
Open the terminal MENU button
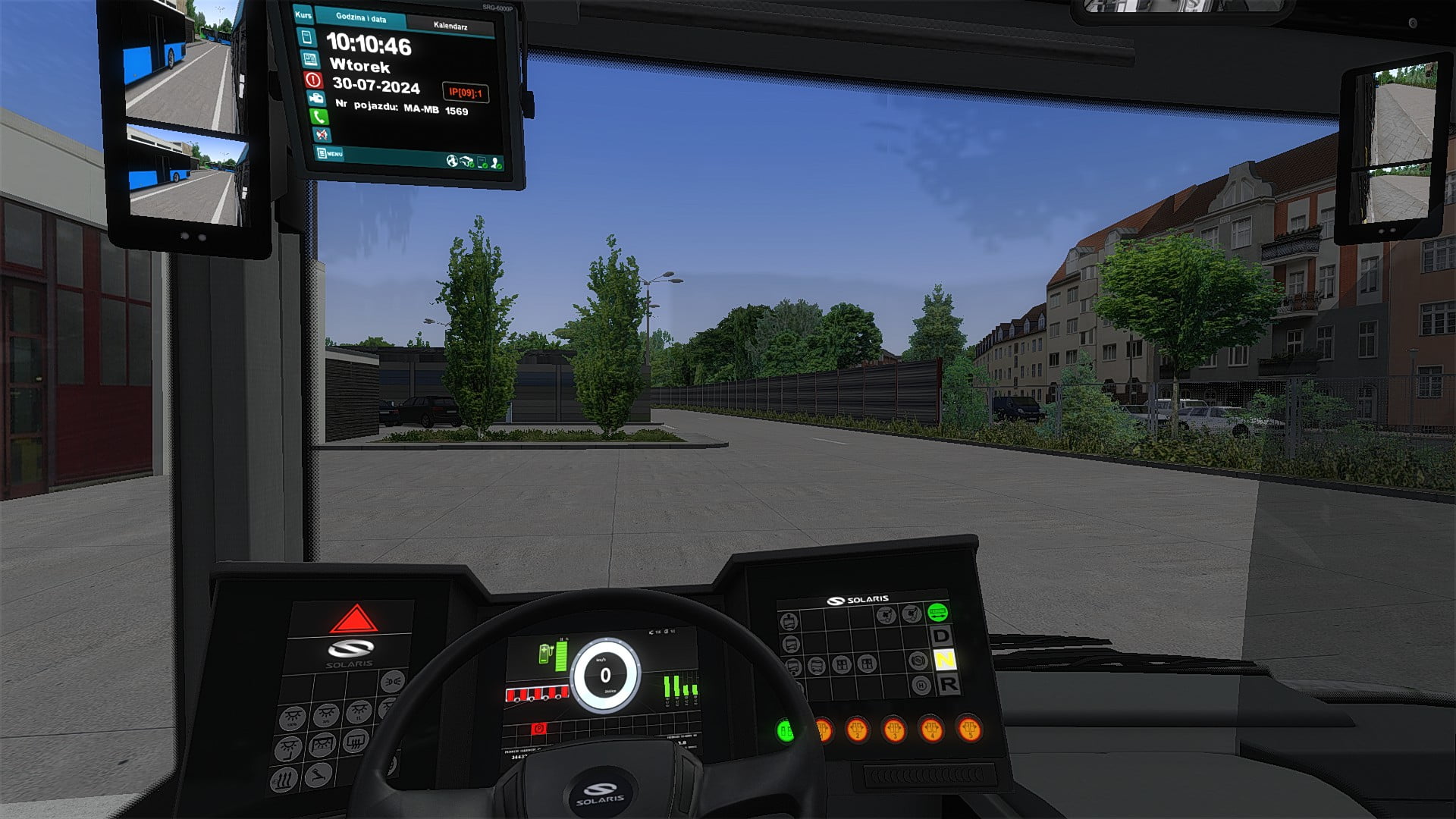[x=330, y=154]
